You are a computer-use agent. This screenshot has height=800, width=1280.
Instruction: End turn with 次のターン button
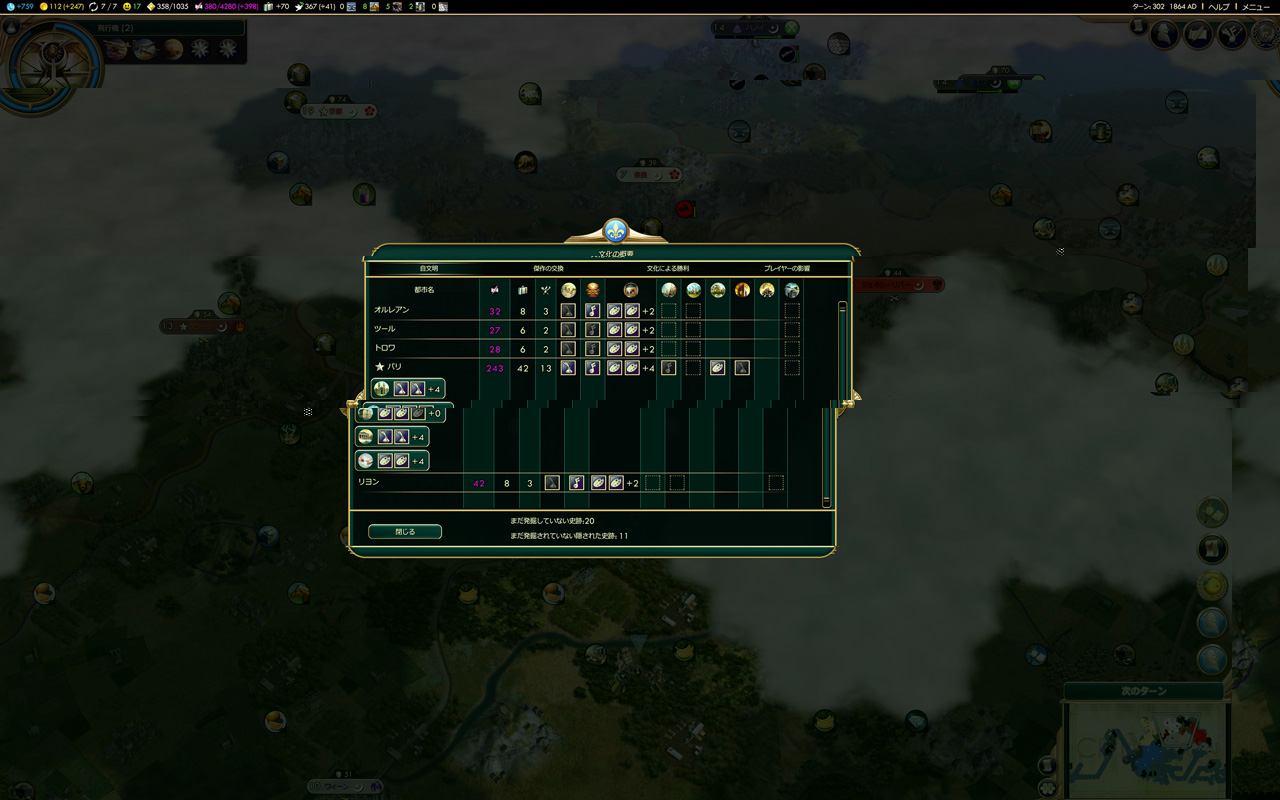tap(1143, 691)
